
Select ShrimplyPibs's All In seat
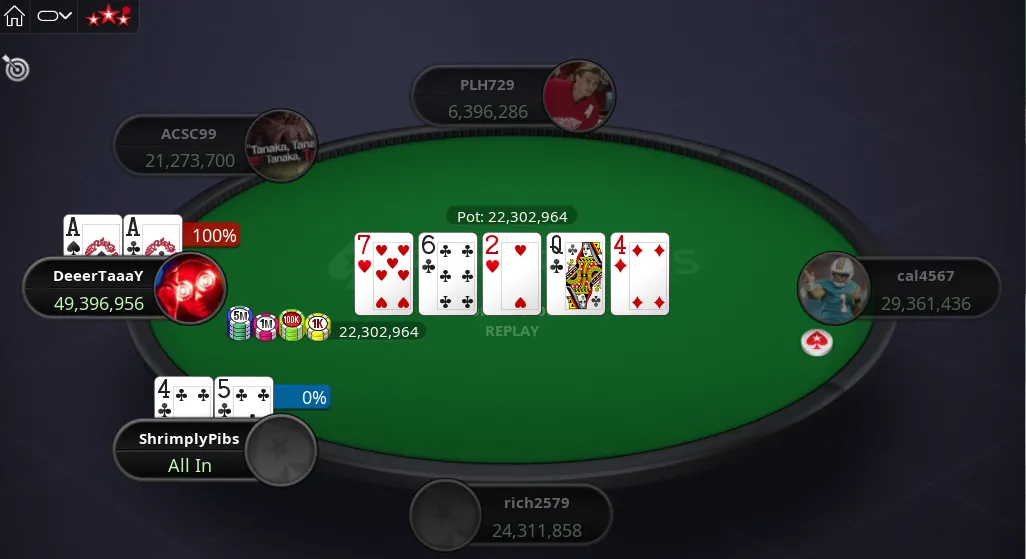pyautogui.click(x=190, y=451)
